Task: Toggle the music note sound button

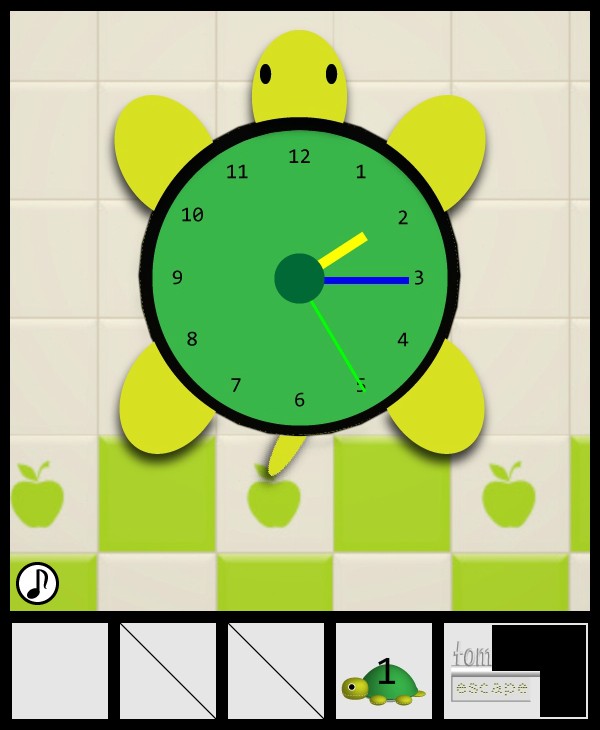Action: click(x=37, y=583)
